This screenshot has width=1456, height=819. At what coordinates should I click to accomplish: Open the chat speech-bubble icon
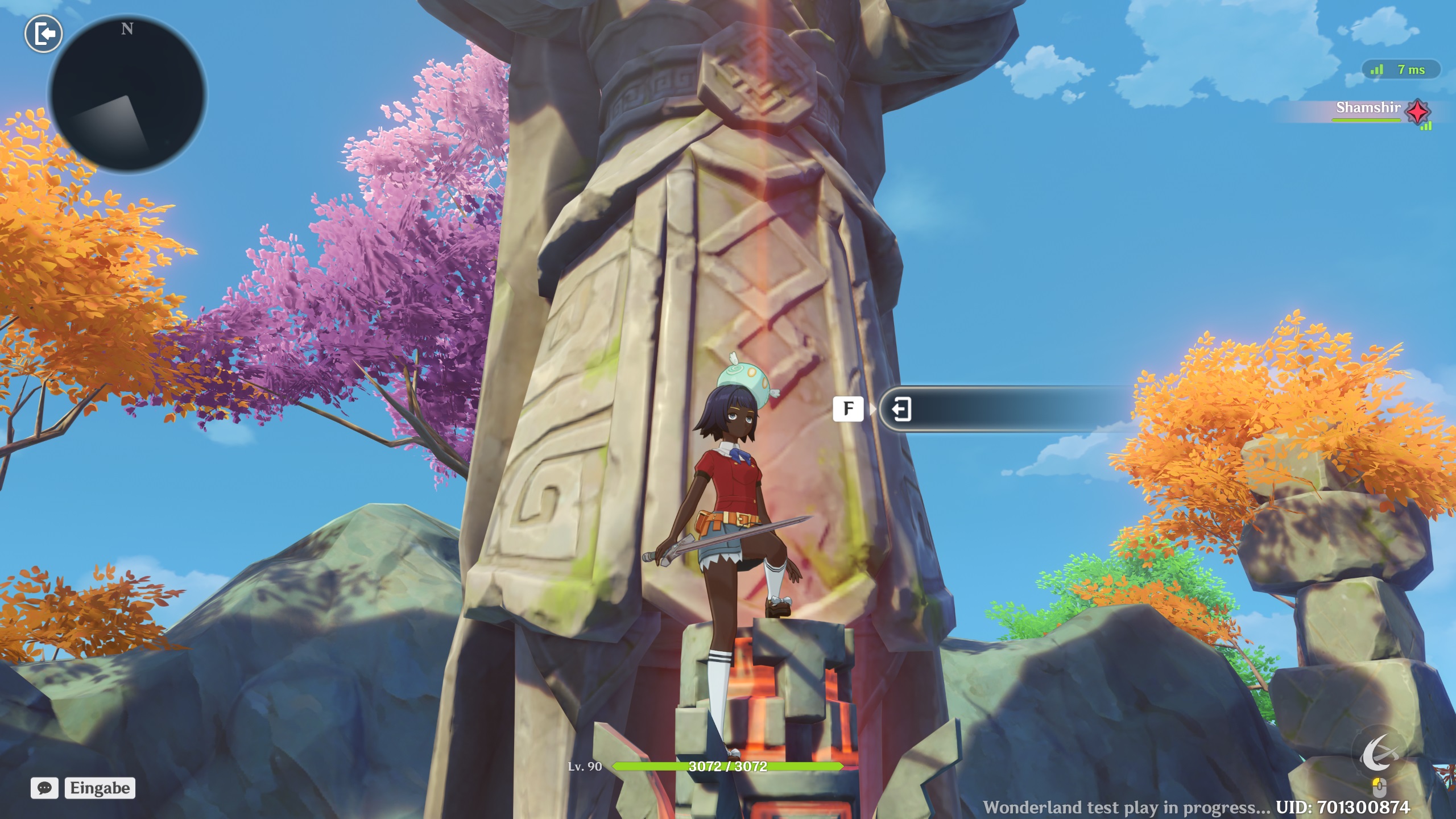click(44, 788)
